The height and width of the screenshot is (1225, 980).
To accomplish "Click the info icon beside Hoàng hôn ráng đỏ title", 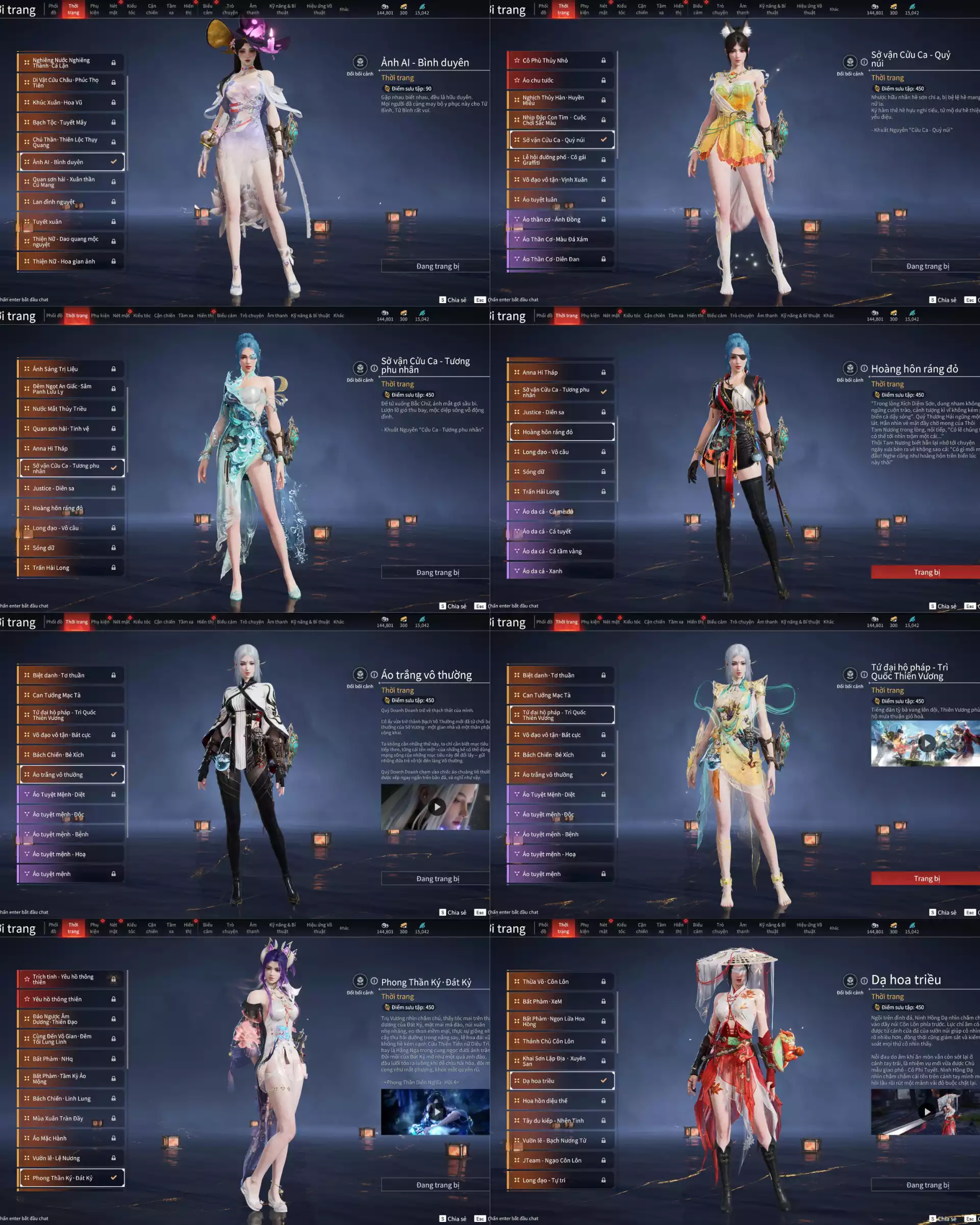I will [x=865, y=368].
